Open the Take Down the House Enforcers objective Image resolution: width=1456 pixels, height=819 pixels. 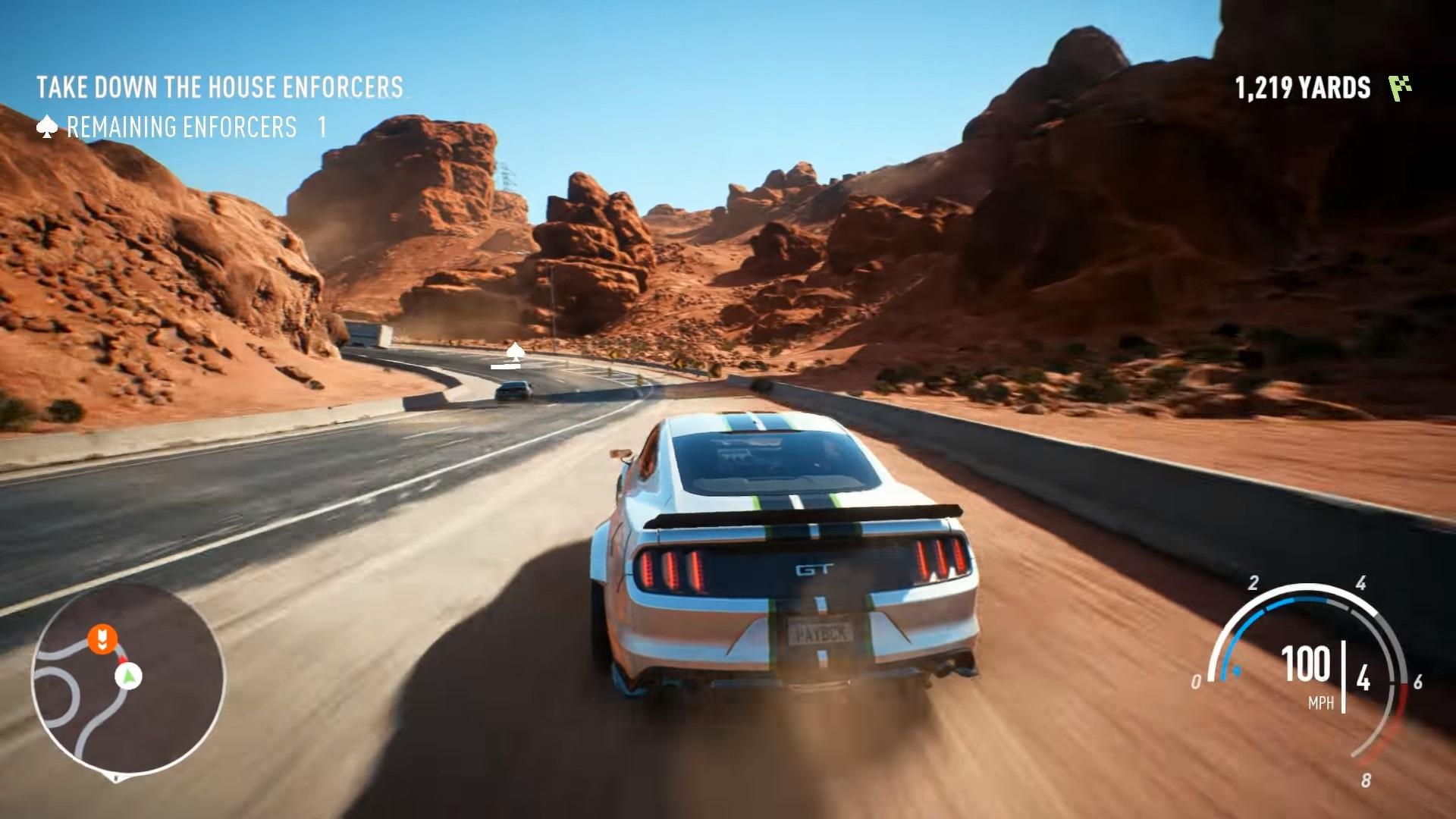(220, 87)
